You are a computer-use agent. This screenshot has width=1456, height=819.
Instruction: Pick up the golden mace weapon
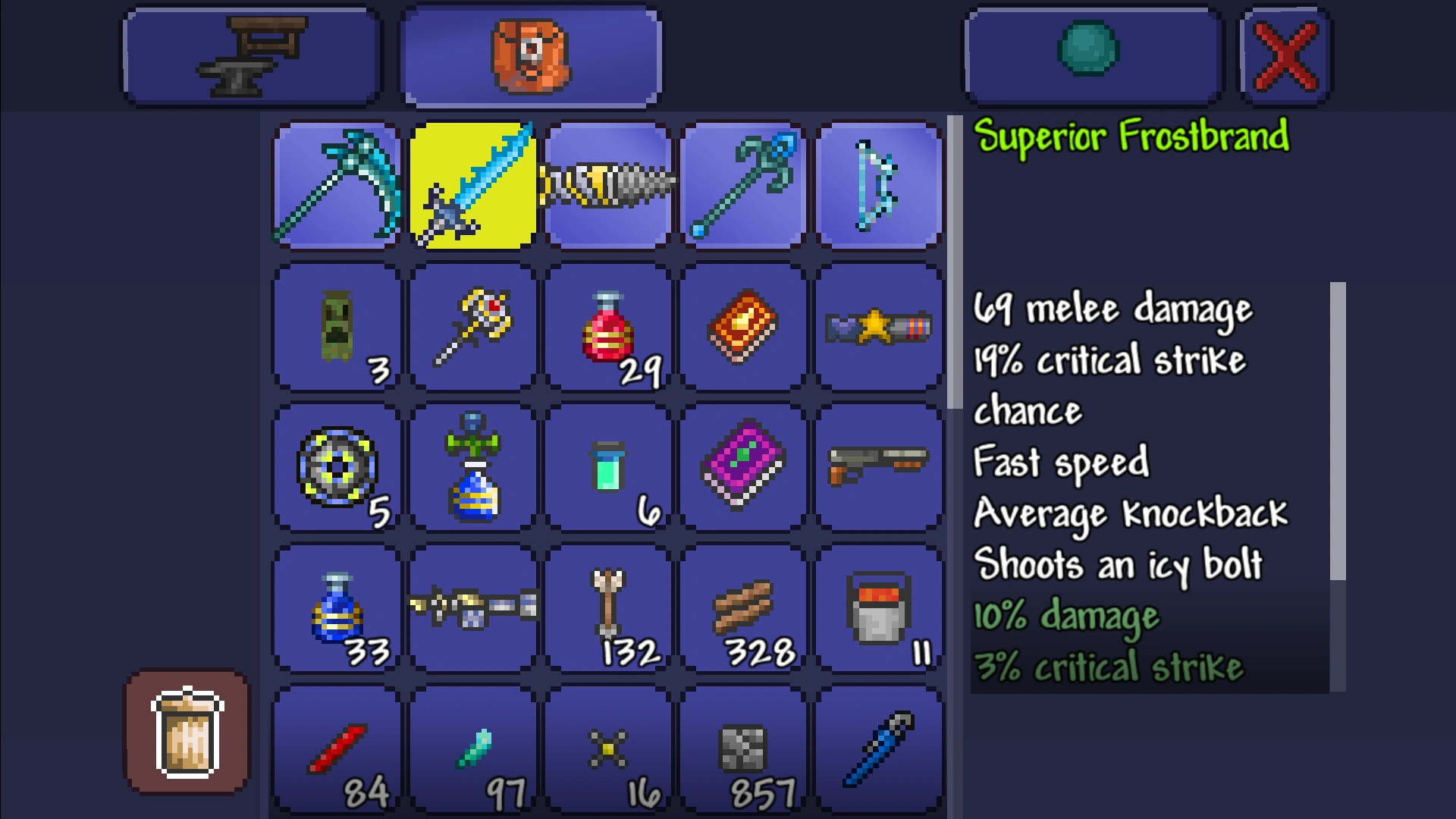tap(472, 326)
